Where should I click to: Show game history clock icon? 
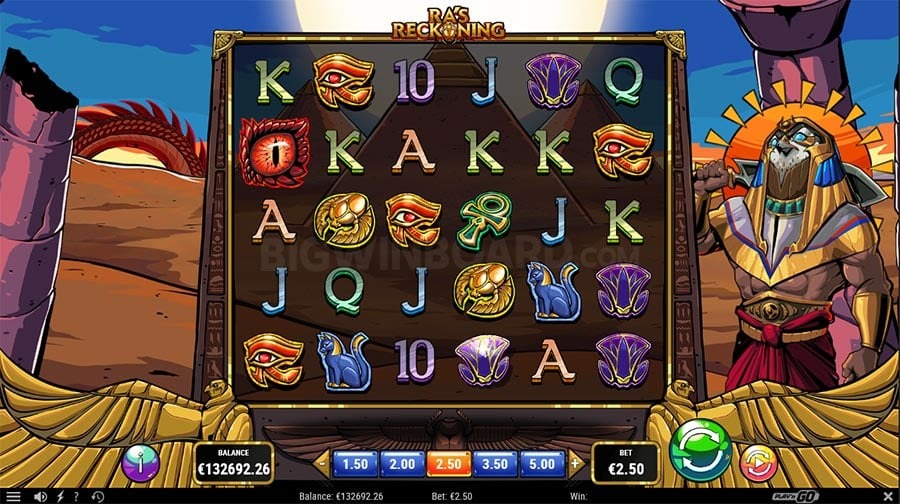tap(97, 496)
